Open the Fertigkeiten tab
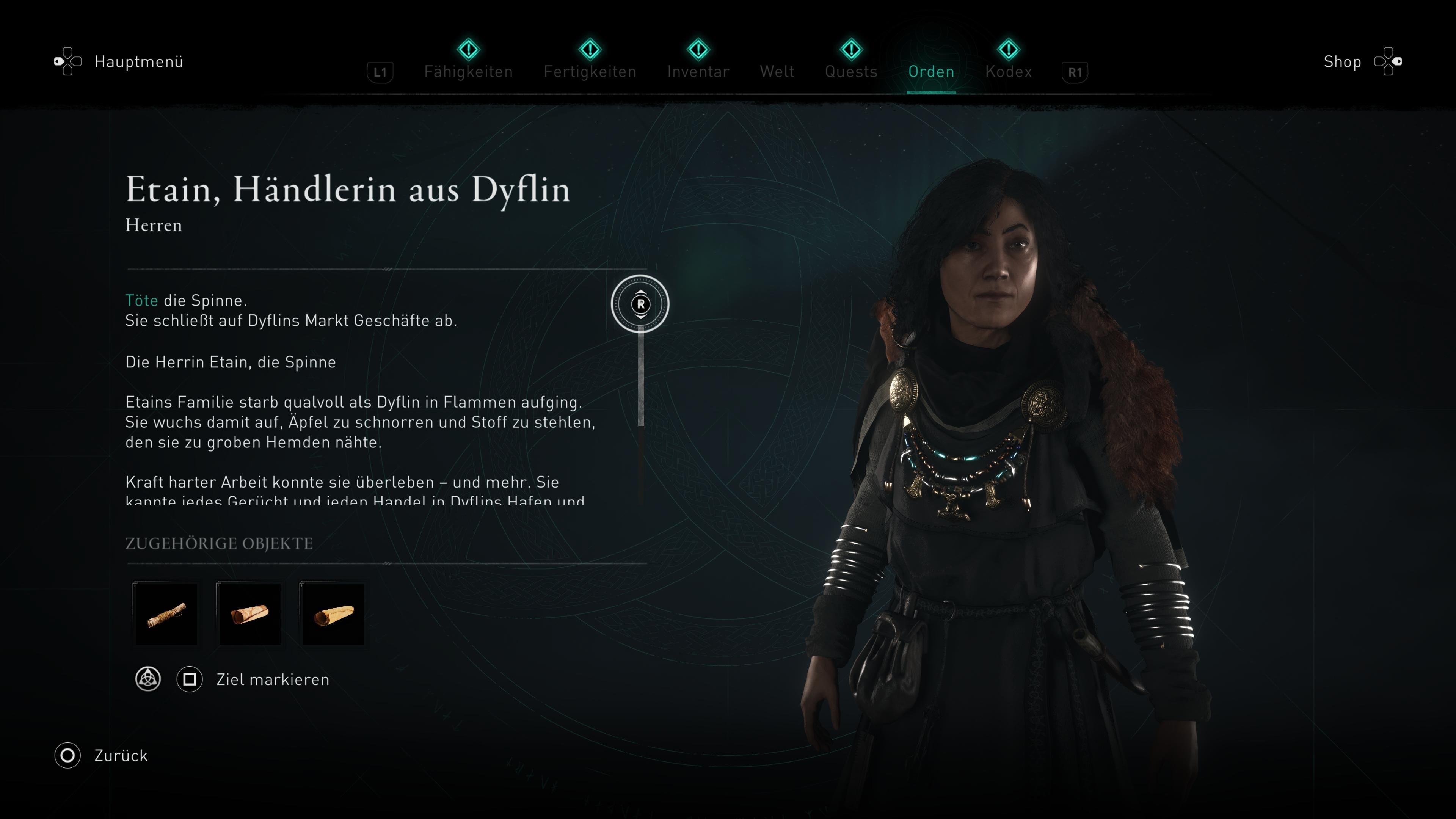This screenshot has height=819, width=1456. (590, 71)
